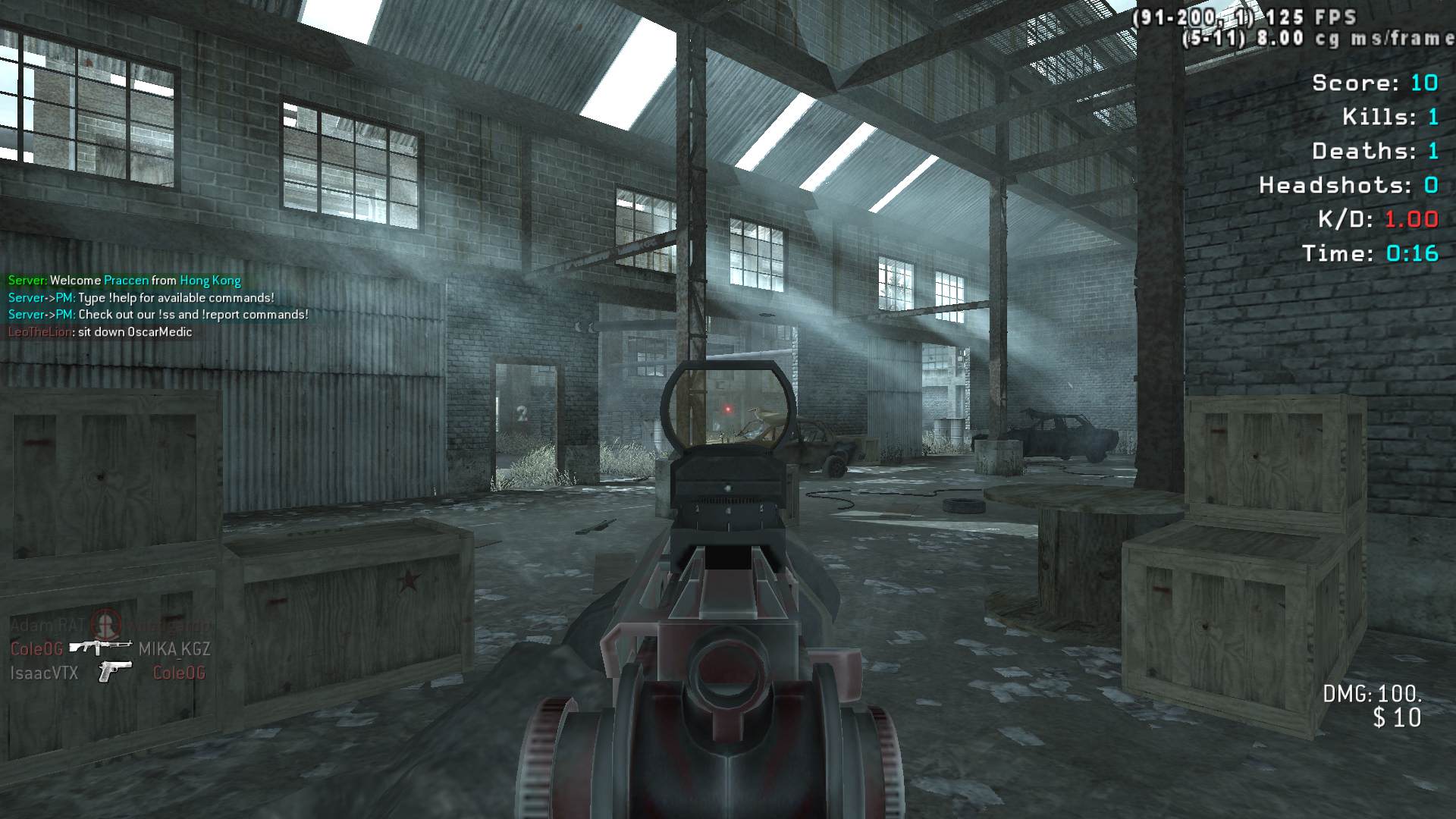This screenshot has height=819, width=1456.
Task: Click the rifle icon in the ColeOG–MIKA_KGZ killfeed row
Action: (100, 648)
